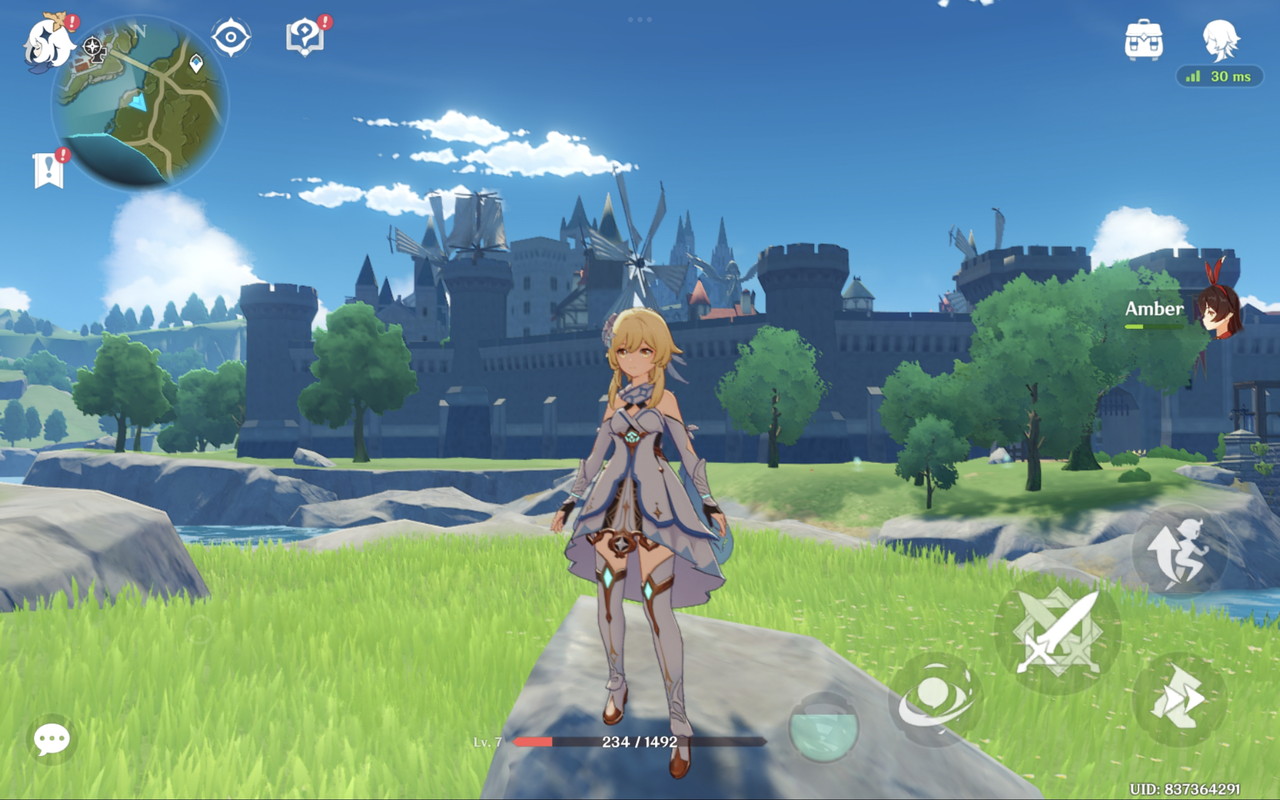
Task: Use the elemental skill swirl button
Action: pos(935,699)
